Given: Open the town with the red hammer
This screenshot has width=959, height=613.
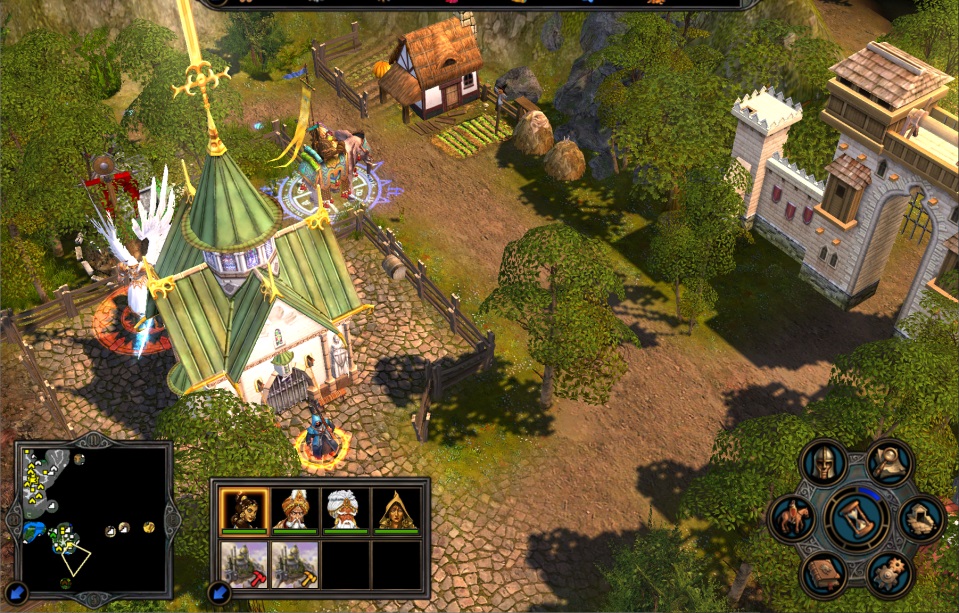Looking at the screenshot, I should pyautogui.click(x=244, y=565).
